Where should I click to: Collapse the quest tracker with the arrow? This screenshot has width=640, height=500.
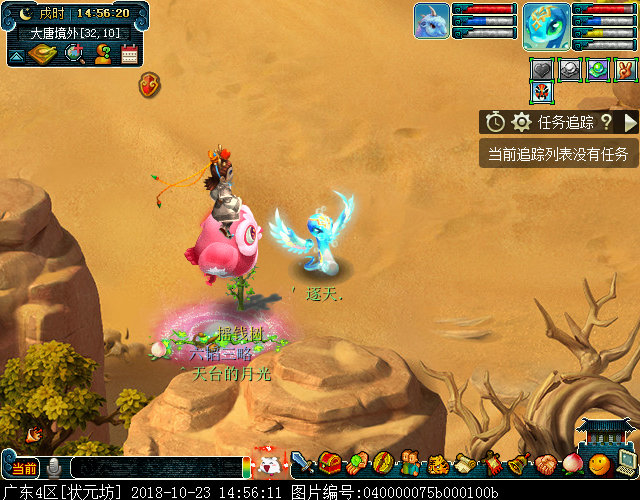(630, 122)
